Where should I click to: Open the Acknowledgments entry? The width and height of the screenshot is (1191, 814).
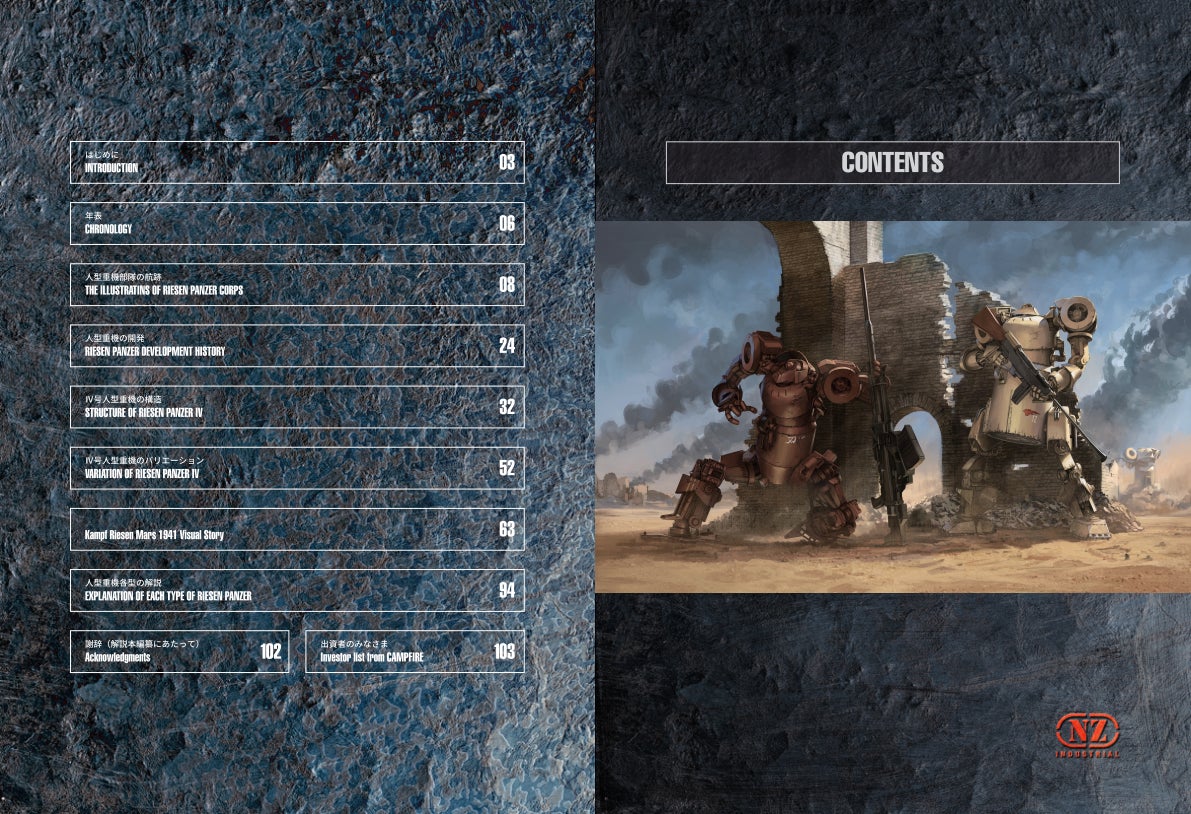coord(179,651)
